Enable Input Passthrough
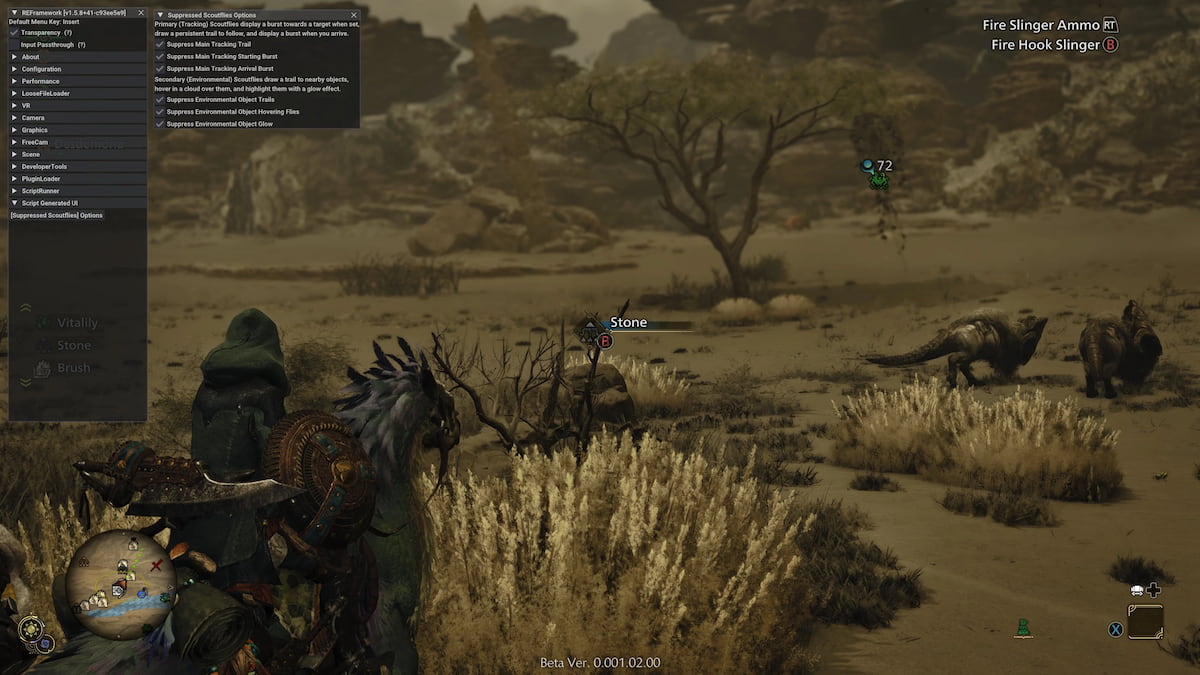Screen dimensions: 1200x675 [14, 45]
